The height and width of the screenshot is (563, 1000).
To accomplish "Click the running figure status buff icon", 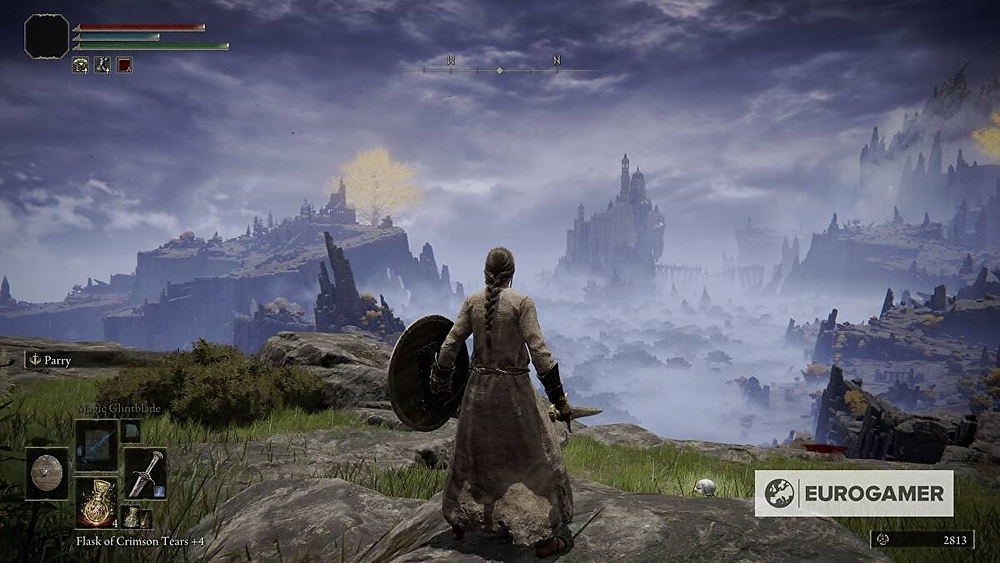I will pos(102,65).
